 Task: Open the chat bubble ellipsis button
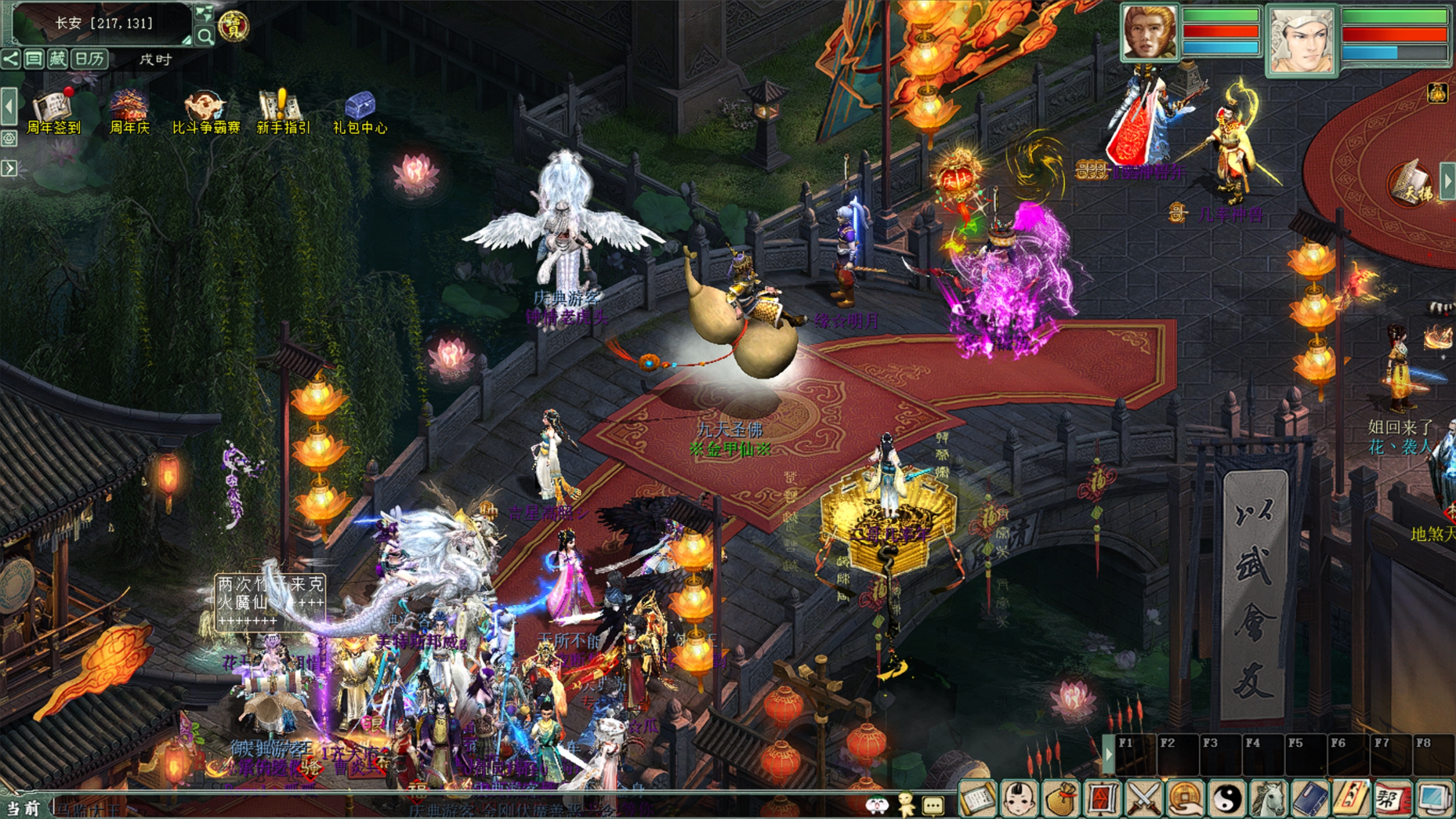pos(933,804)
